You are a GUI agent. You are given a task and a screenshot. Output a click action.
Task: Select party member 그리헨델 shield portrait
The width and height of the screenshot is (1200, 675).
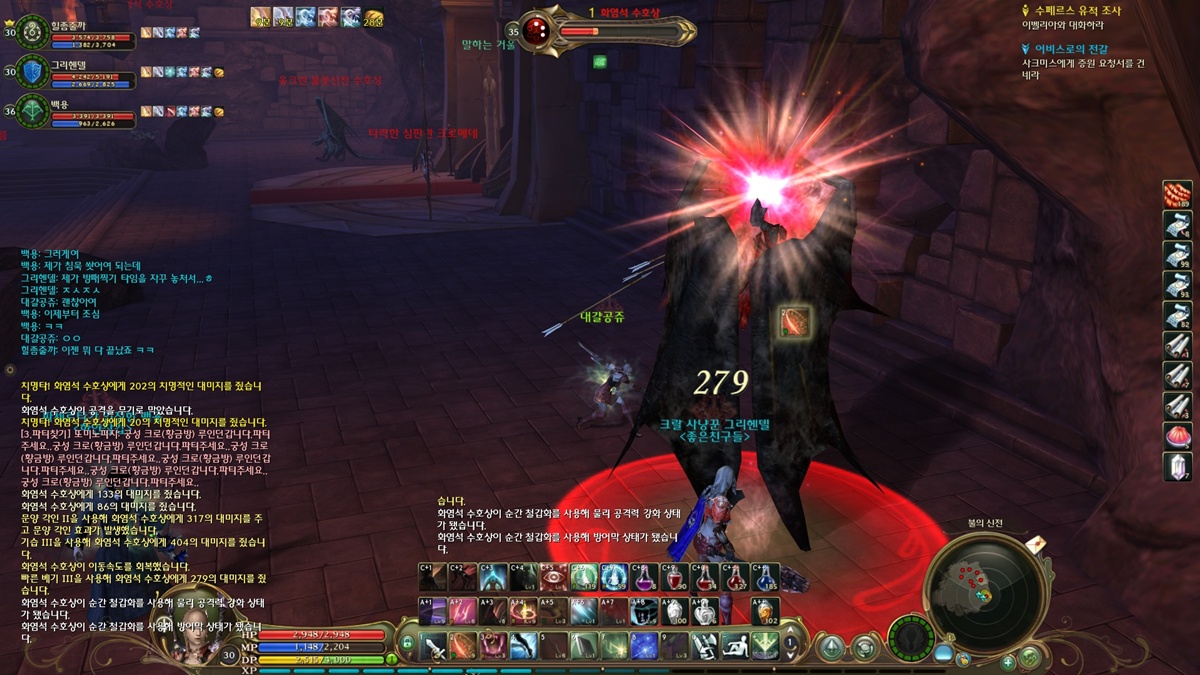[x=35, y=72]
